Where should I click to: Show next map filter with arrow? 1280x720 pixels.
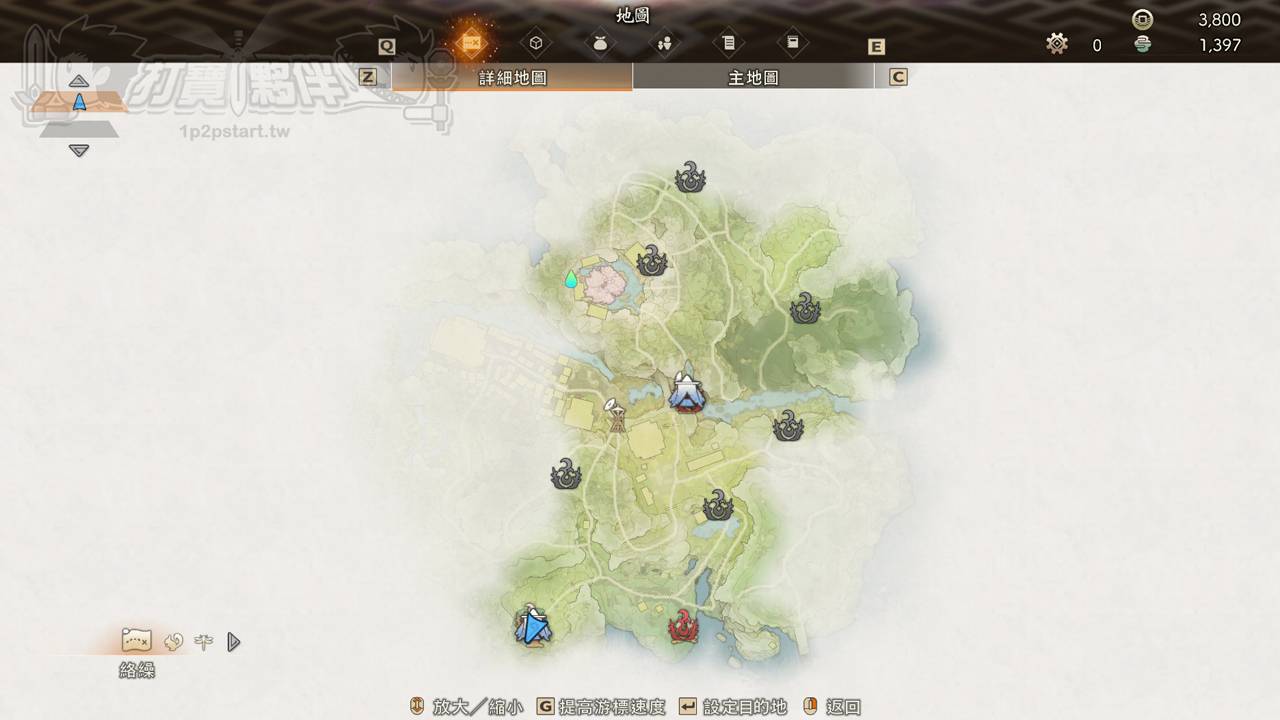coord(234,642)
